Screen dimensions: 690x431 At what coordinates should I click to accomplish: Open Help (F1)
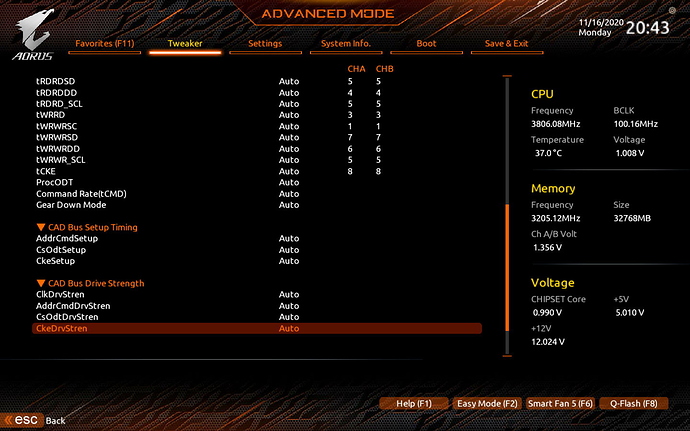tap(413, 403)
